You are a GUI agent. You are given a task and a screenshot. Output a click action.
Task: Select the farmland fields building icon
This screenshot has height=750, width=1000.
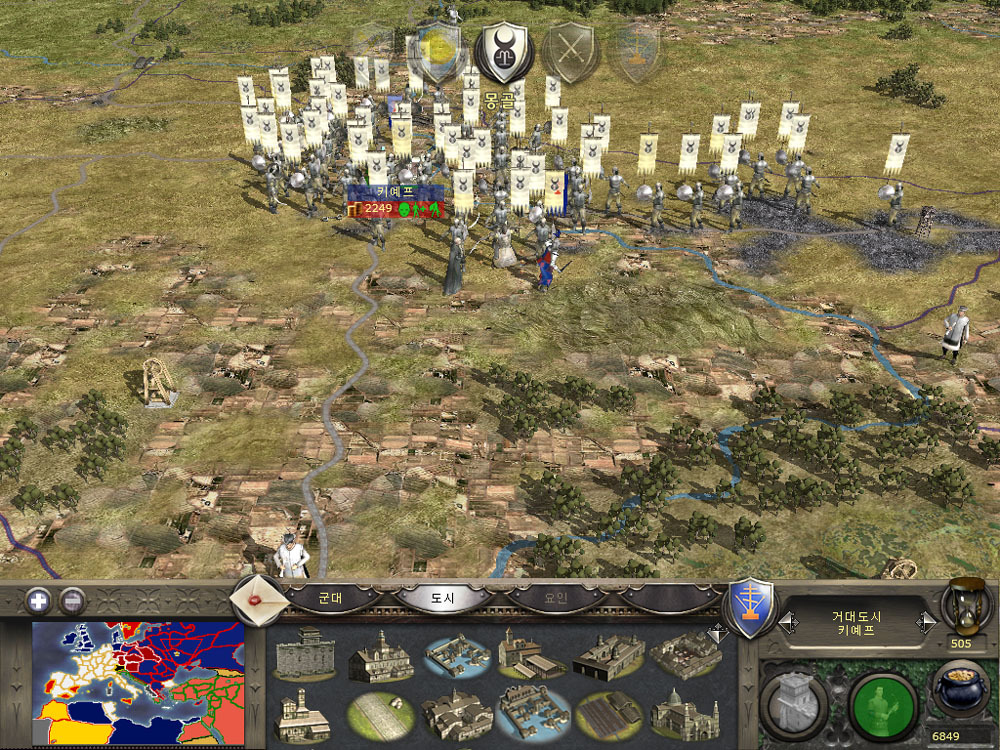607,715
